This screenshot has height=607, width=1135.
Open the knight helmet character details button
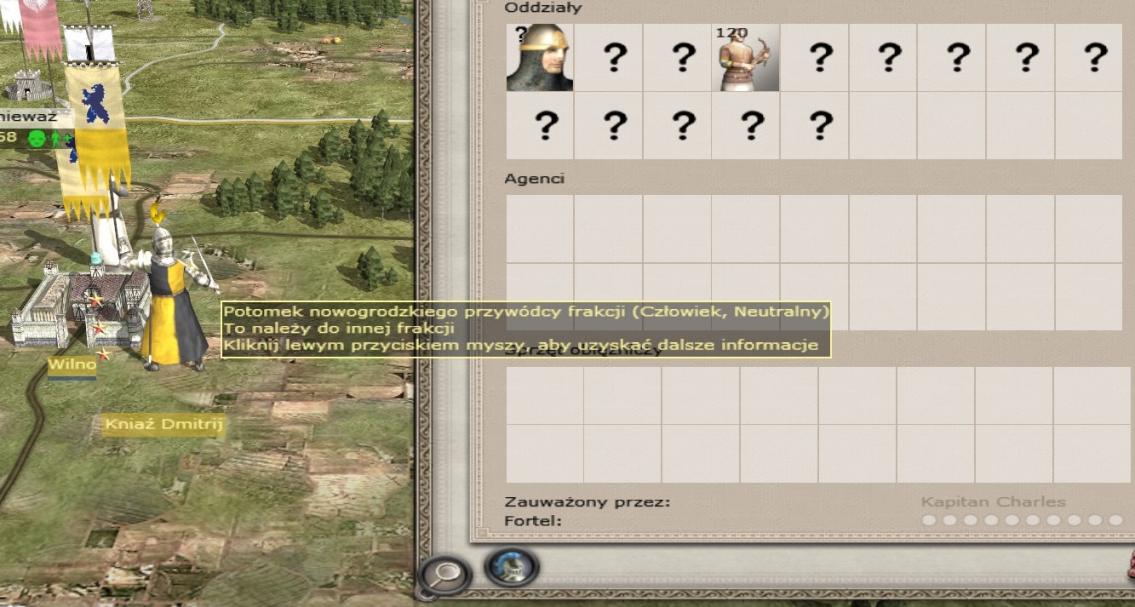pos(511,567)
